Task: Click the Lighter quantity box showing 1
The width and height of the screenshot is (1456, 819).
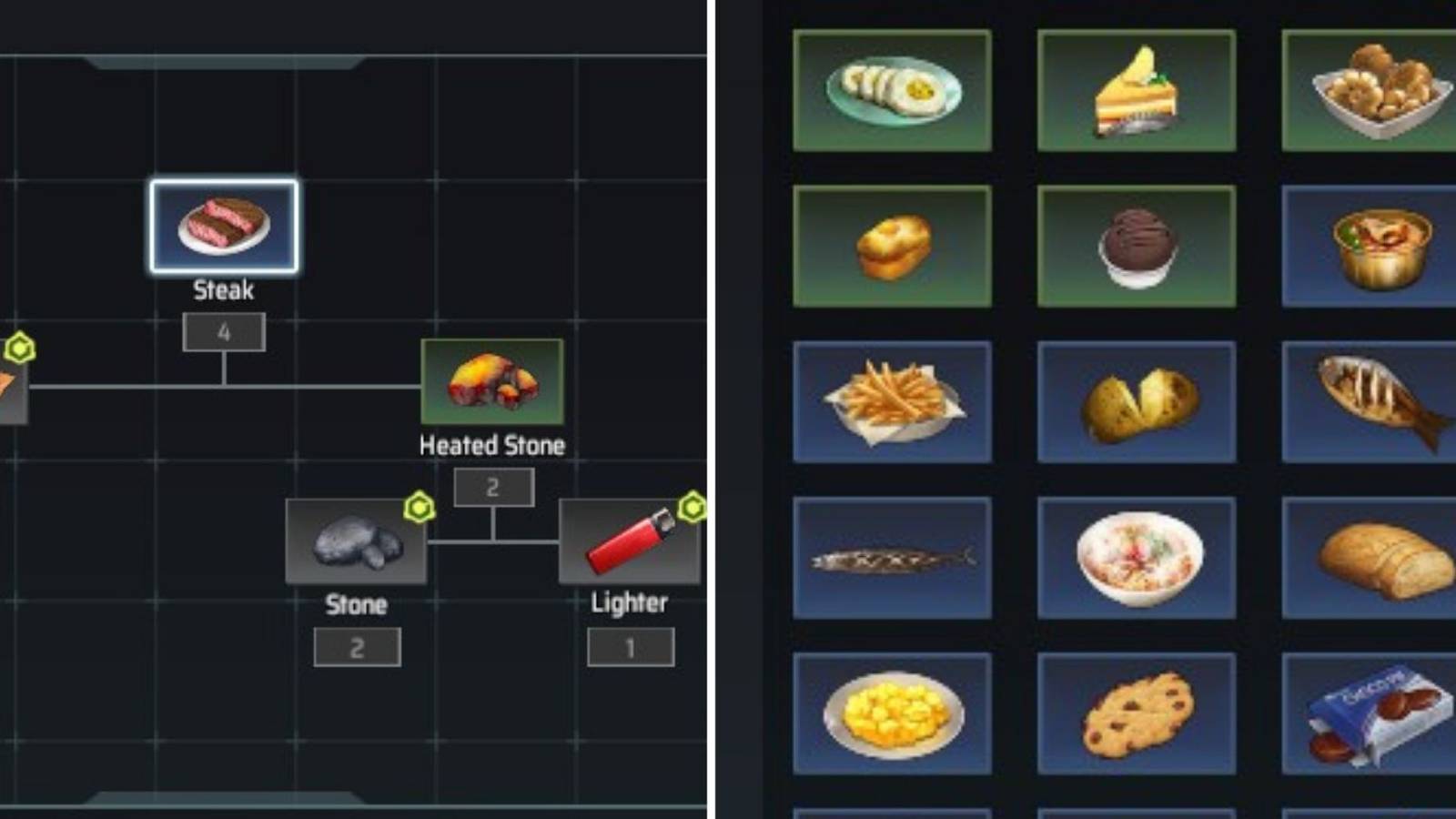Action: (x=632, y=647)
